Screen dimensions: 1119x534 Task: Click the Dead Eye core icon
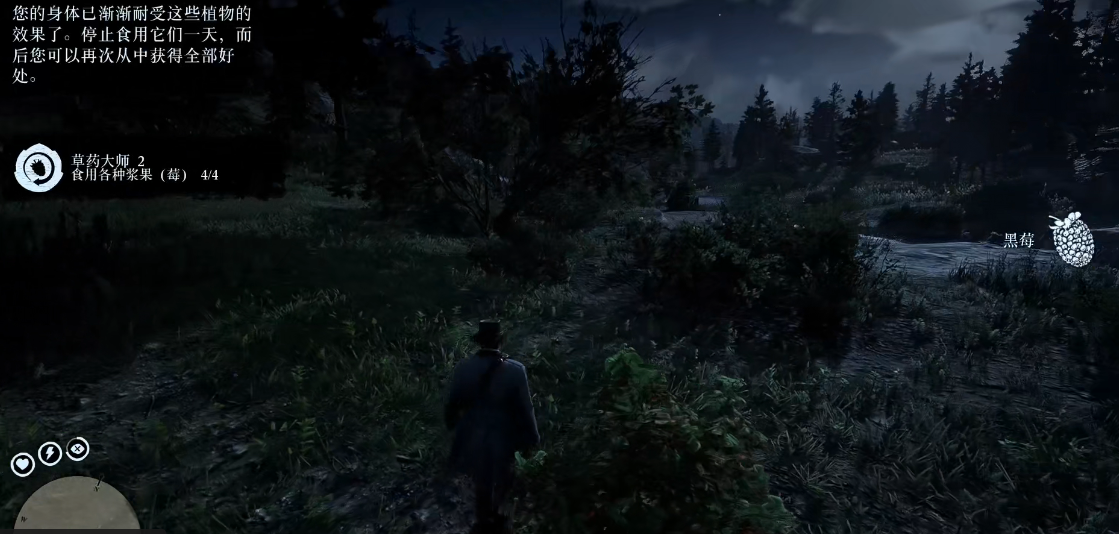pos(77,449)
